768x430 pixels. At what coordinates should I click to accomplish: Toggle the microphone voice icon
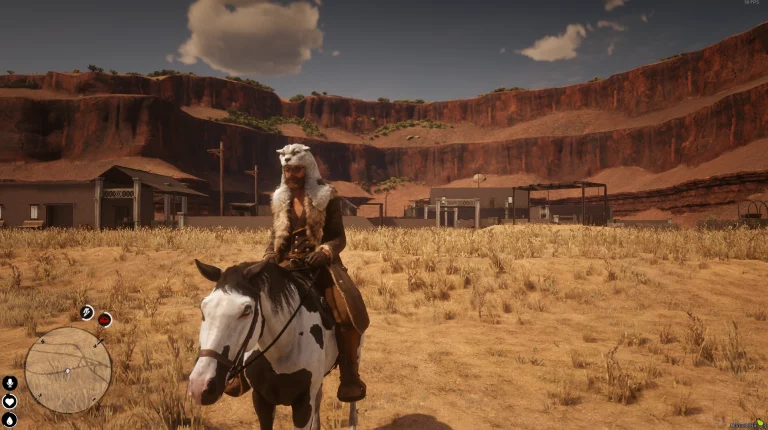coord(10,382)
